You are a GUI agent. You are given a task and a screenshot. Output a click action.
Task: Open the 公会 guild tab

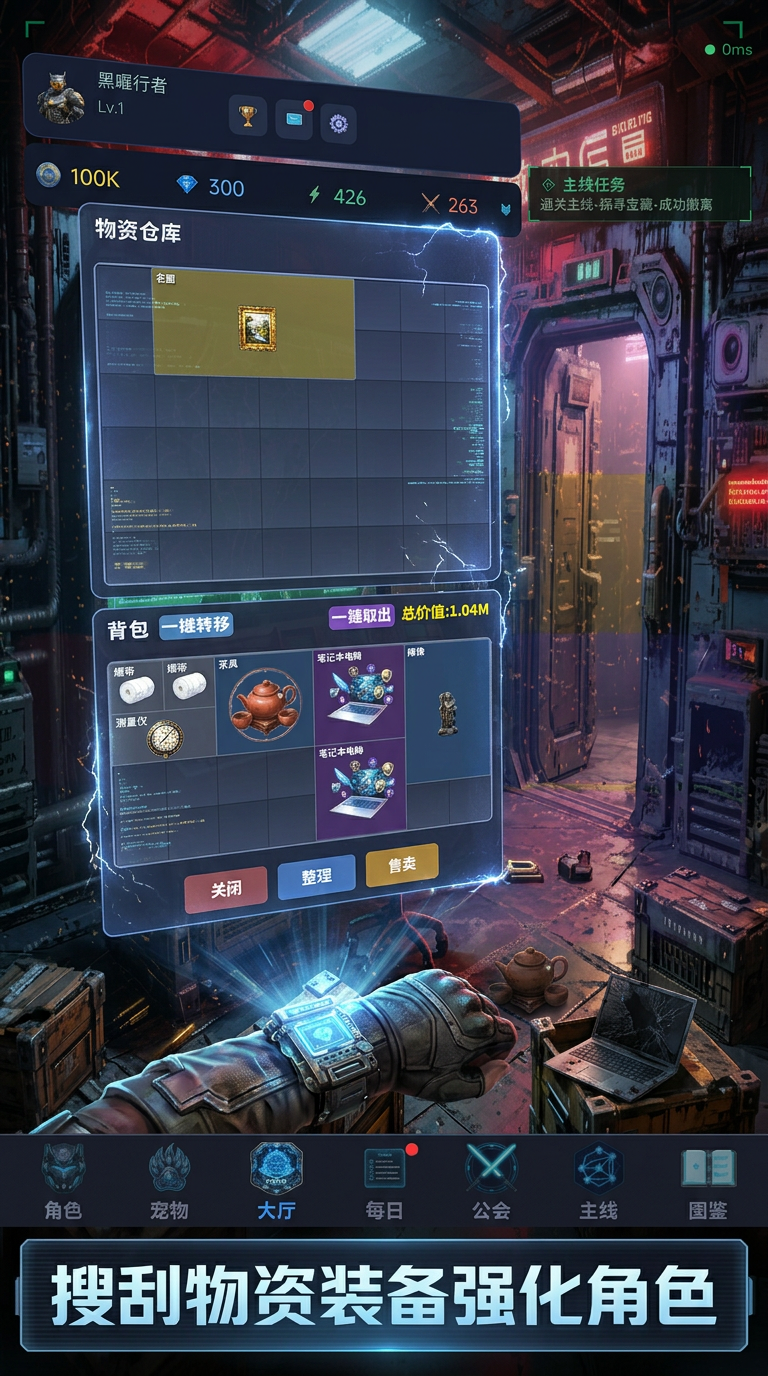pyautogui.click(x=491, y=1181)
